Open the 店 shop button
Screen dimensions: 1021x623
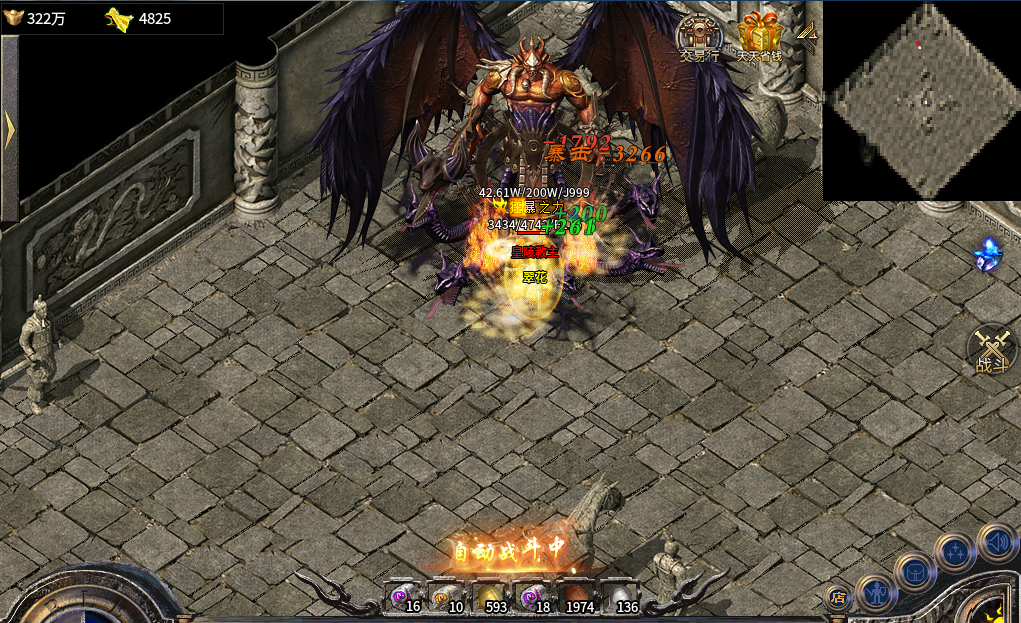[x=838, y=598]
